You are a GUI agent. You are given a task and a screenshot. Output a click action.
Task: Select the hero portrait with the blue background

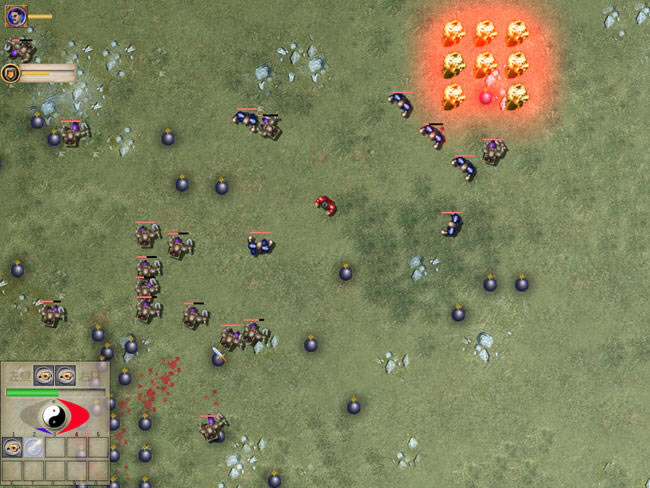click(16, 16)
